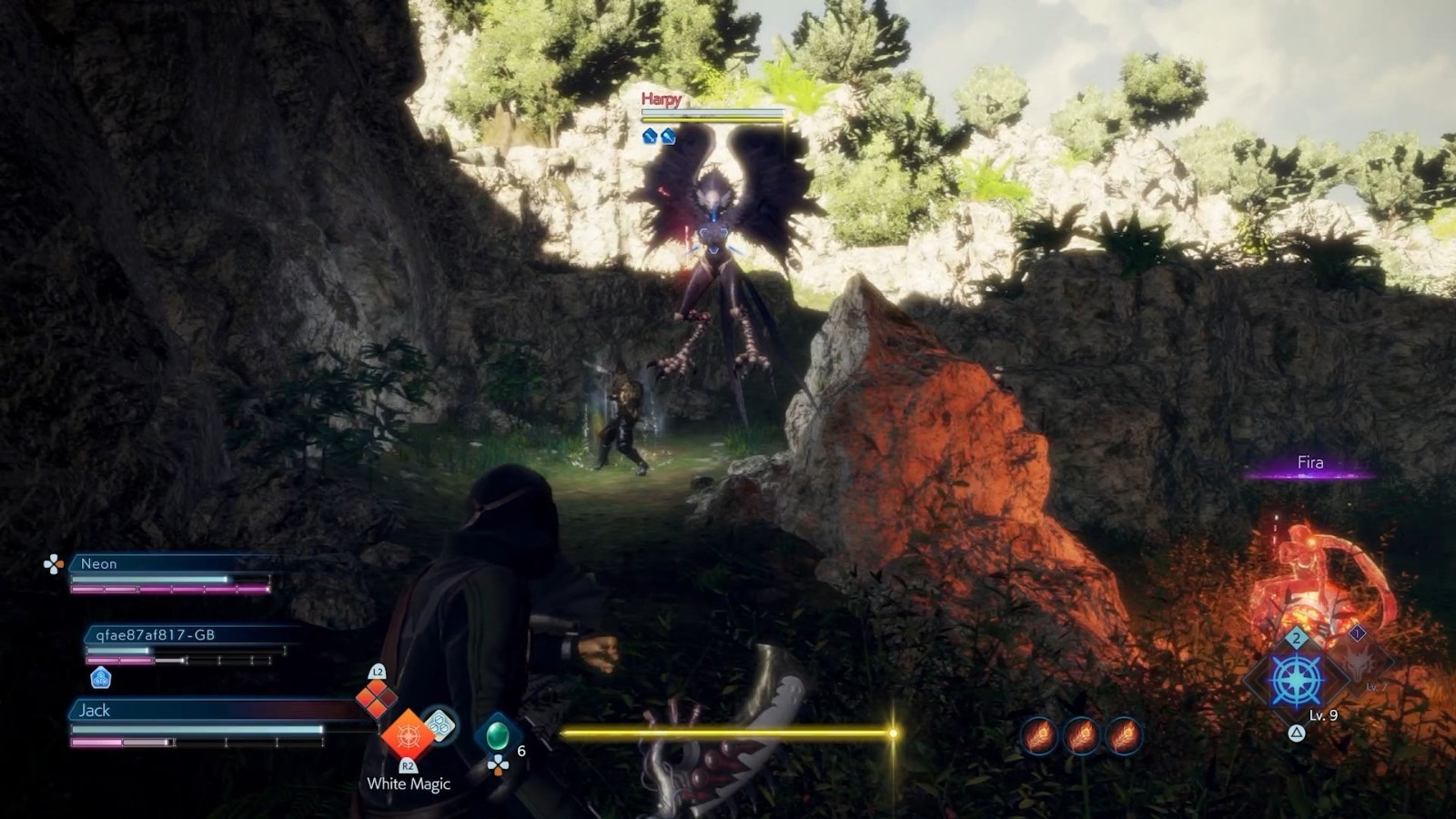Screen dimensions: 1456x819
Task: Use the green potion item
Action: (498, 734)
